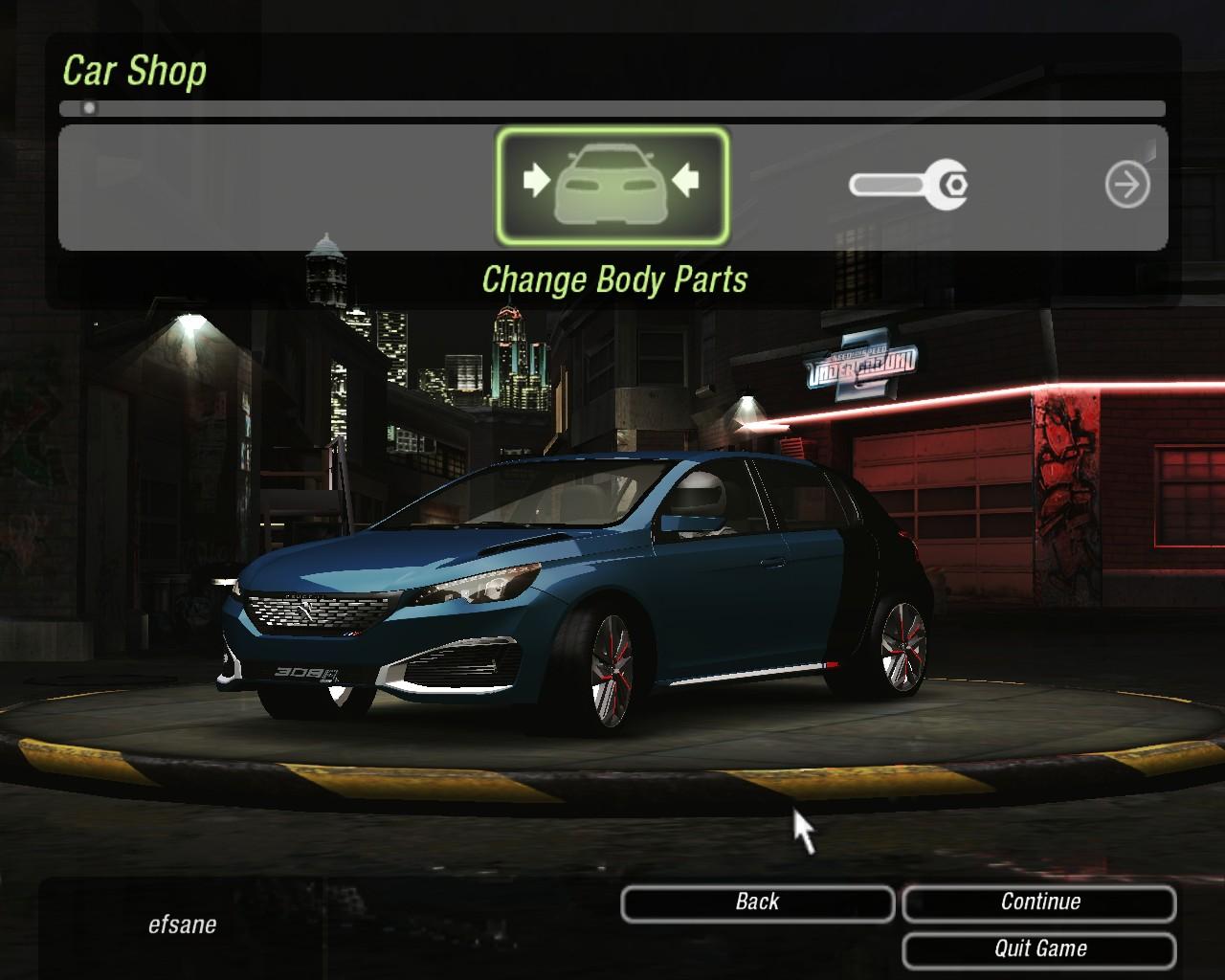Screen dimensions: 1225x980
Task: Go Back from the Car Shop
Action: 757,902
